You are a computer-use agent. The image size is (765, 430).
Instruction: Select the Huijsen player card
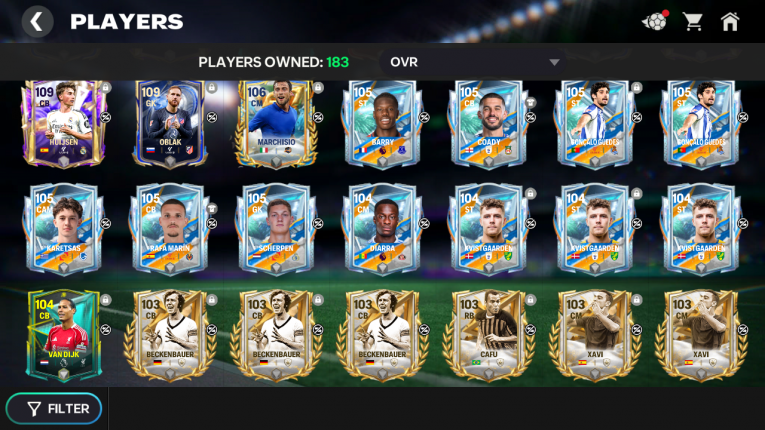coord(63,124)
